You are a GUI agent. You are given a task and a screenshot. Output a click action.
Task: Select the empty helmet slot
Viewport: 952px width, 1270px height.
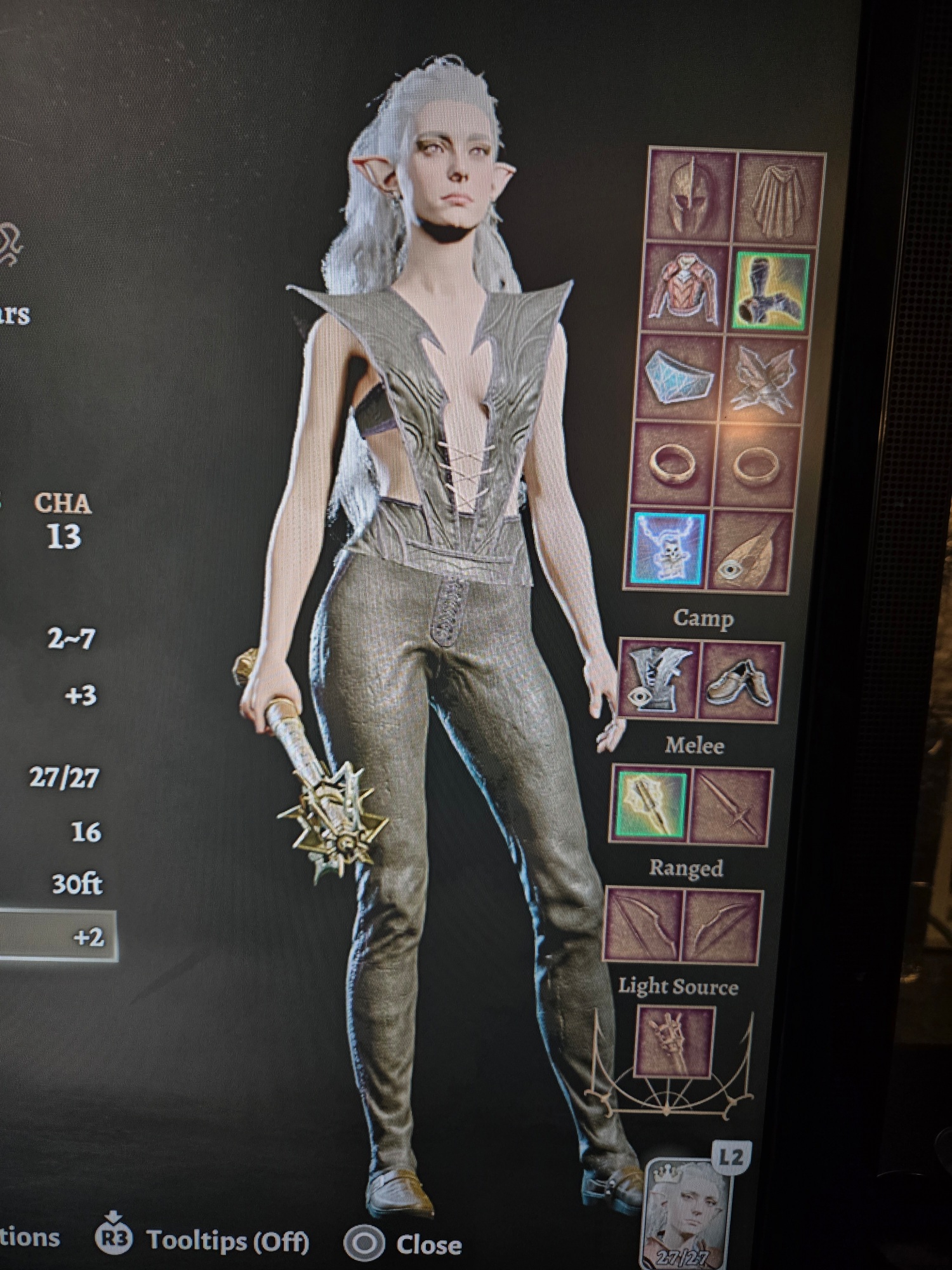point(691,194)
